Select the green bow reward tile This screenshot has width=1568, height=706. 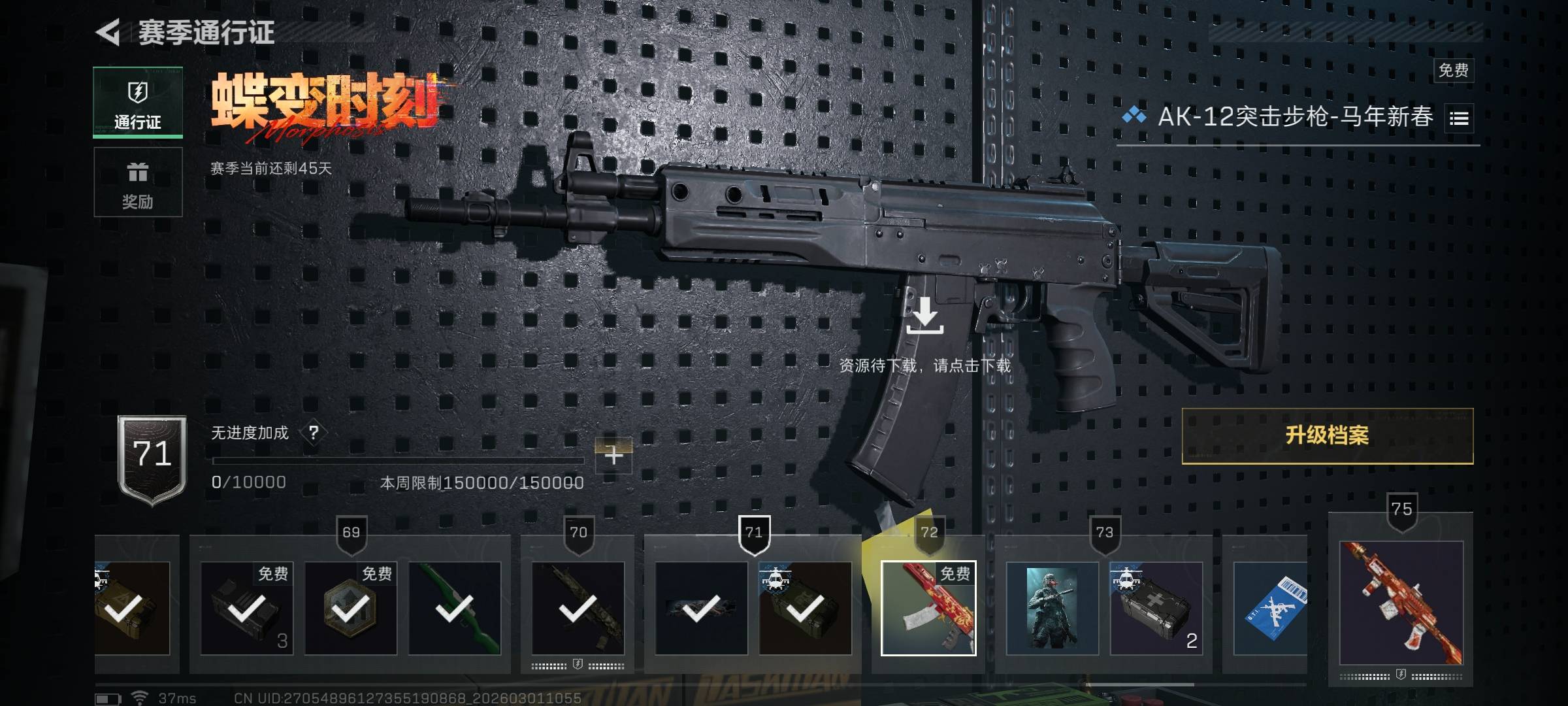point(455,608)
